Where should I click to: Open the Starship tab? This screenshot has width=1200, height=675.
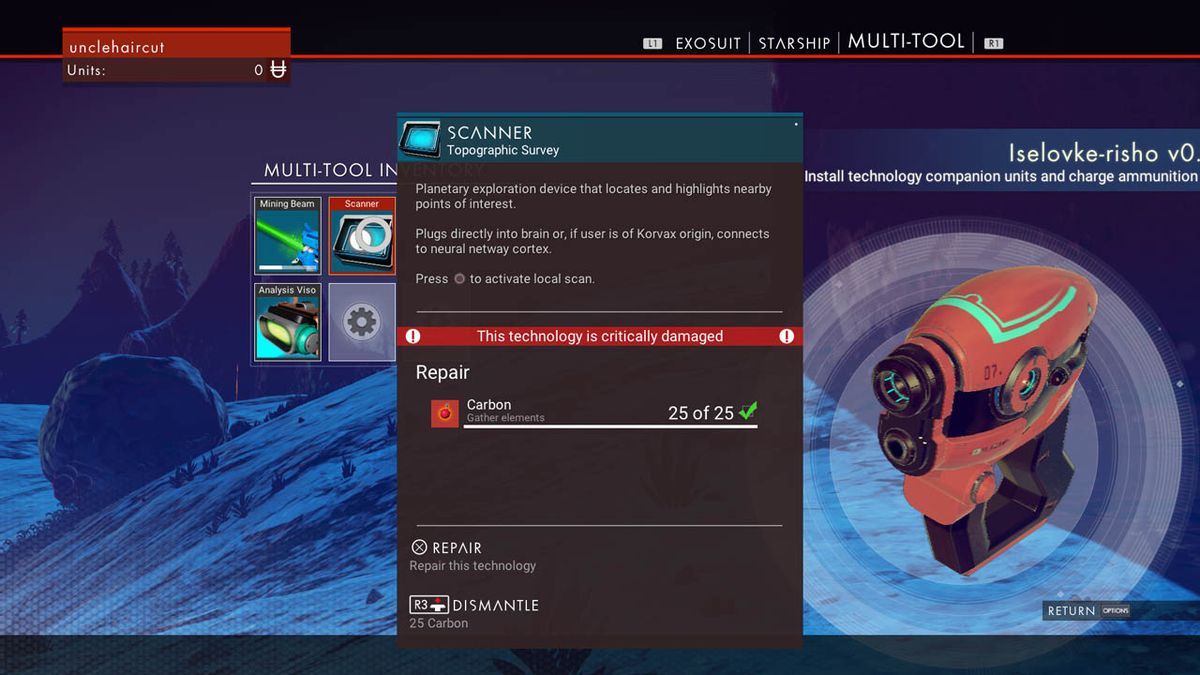794,43
